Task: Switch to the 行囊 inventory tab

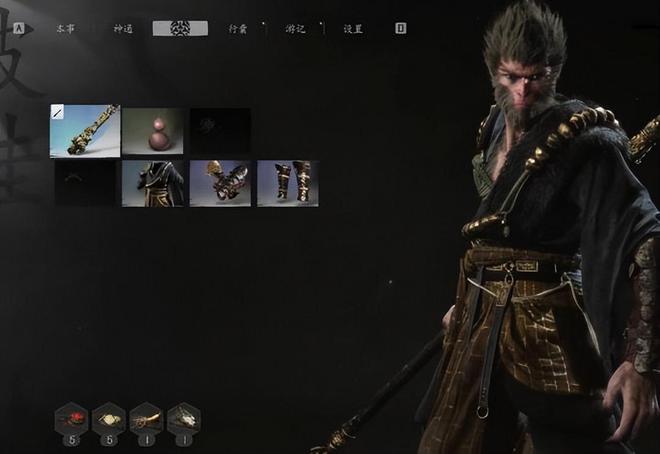Action: click(237, 29)
